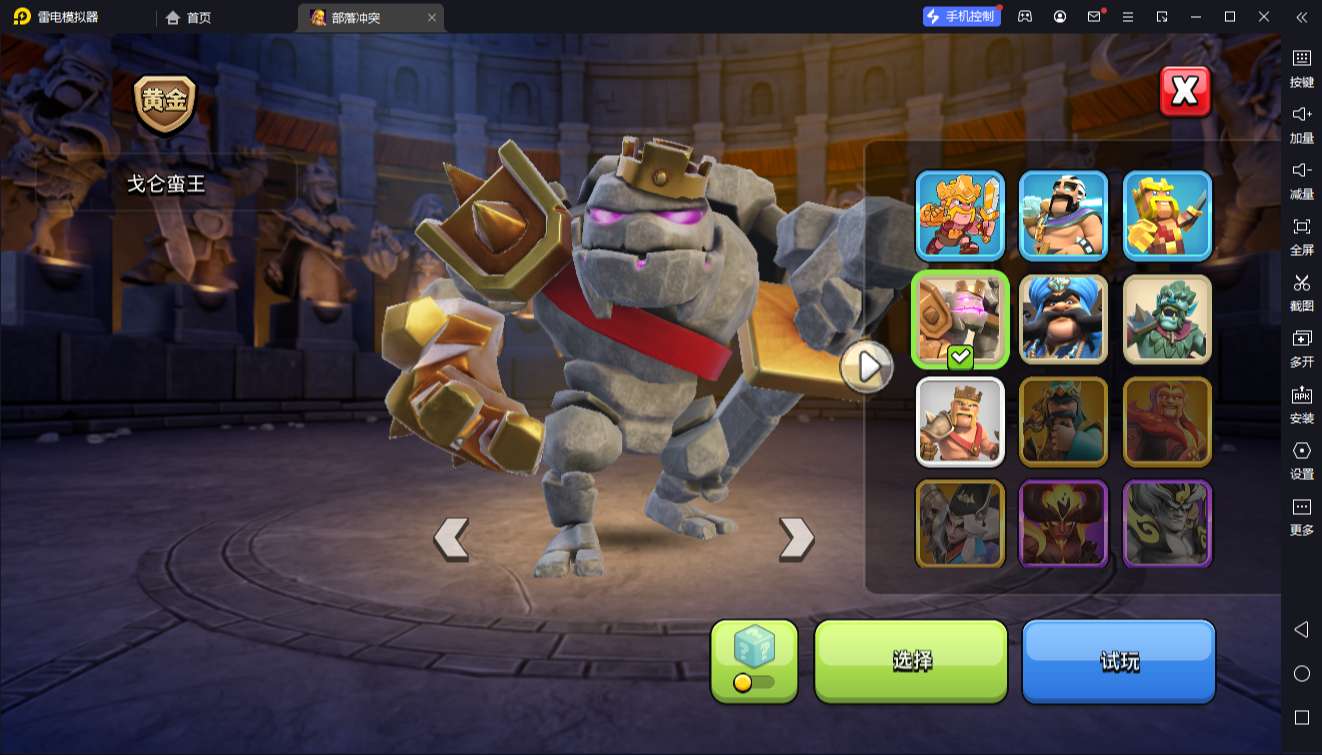The width and height of the screenshot is (1322, 755).
Task: Confirm skin with the green 选择 button
Action: coord(911,660)
